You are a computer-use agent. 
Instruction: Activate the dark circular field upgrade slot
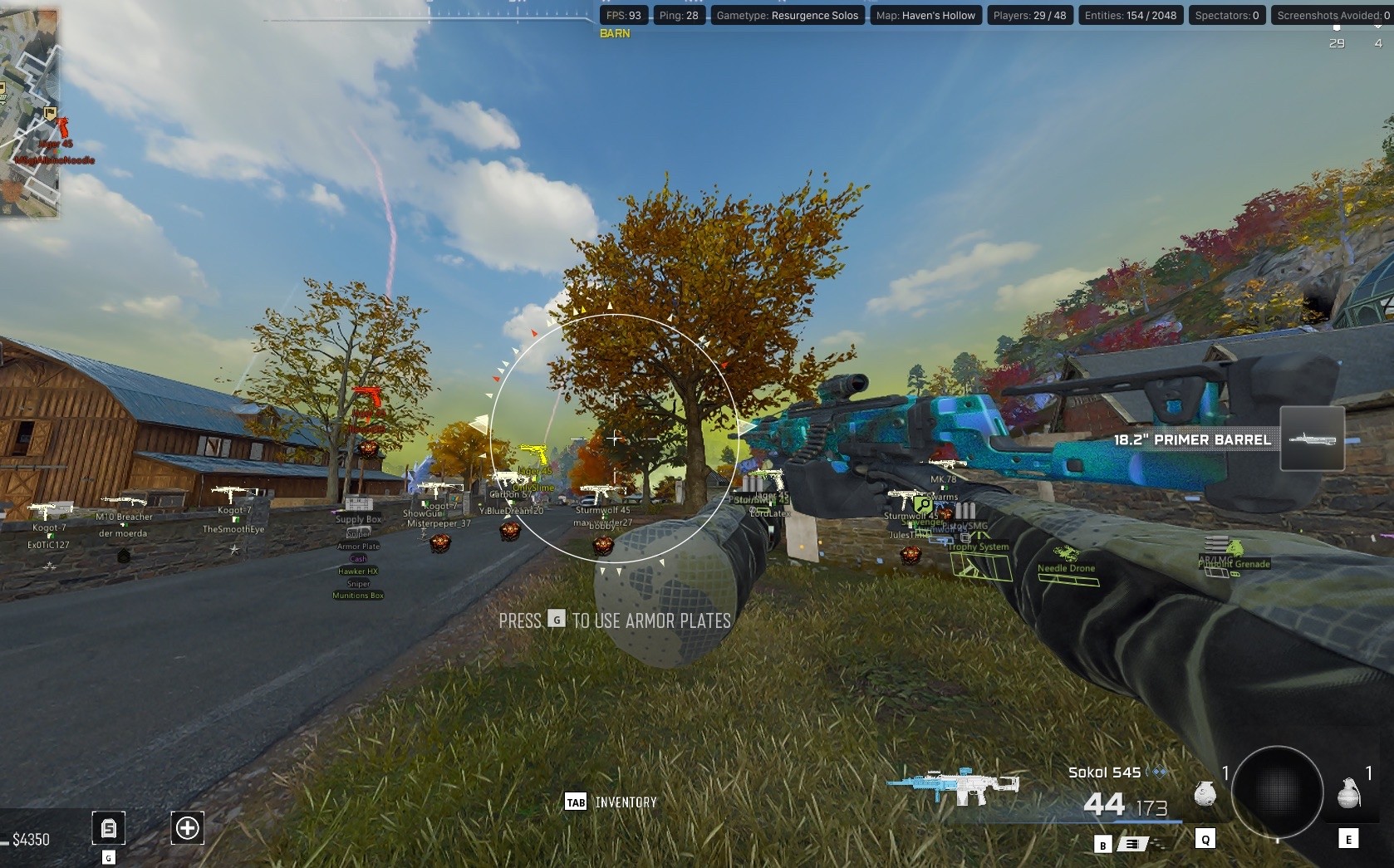click(1277, 792)
